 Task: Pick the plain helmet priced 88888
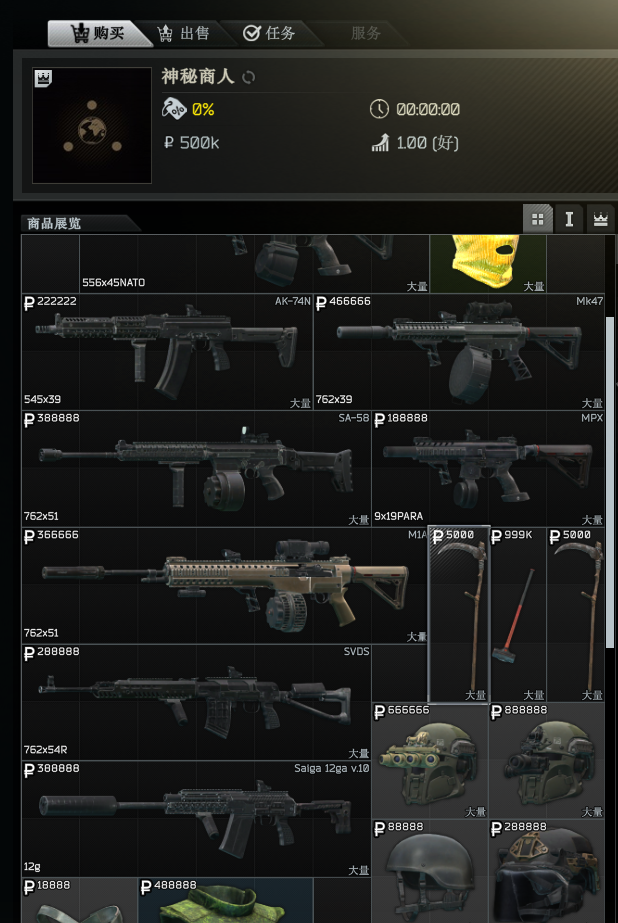click(x=430, y=872)
